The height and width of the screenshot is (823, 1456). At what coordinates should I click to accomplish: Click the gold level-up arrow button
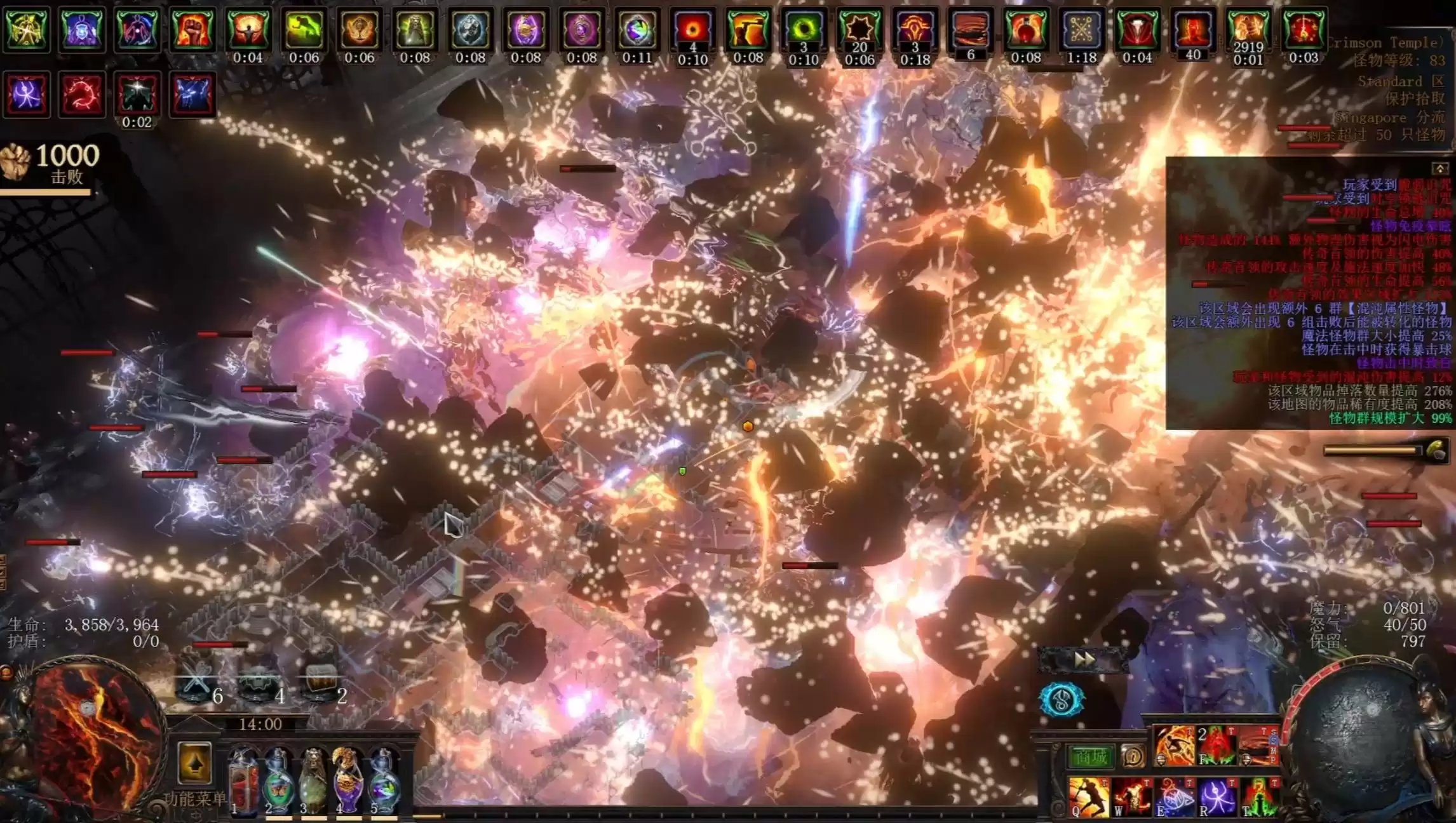[194, 762]
